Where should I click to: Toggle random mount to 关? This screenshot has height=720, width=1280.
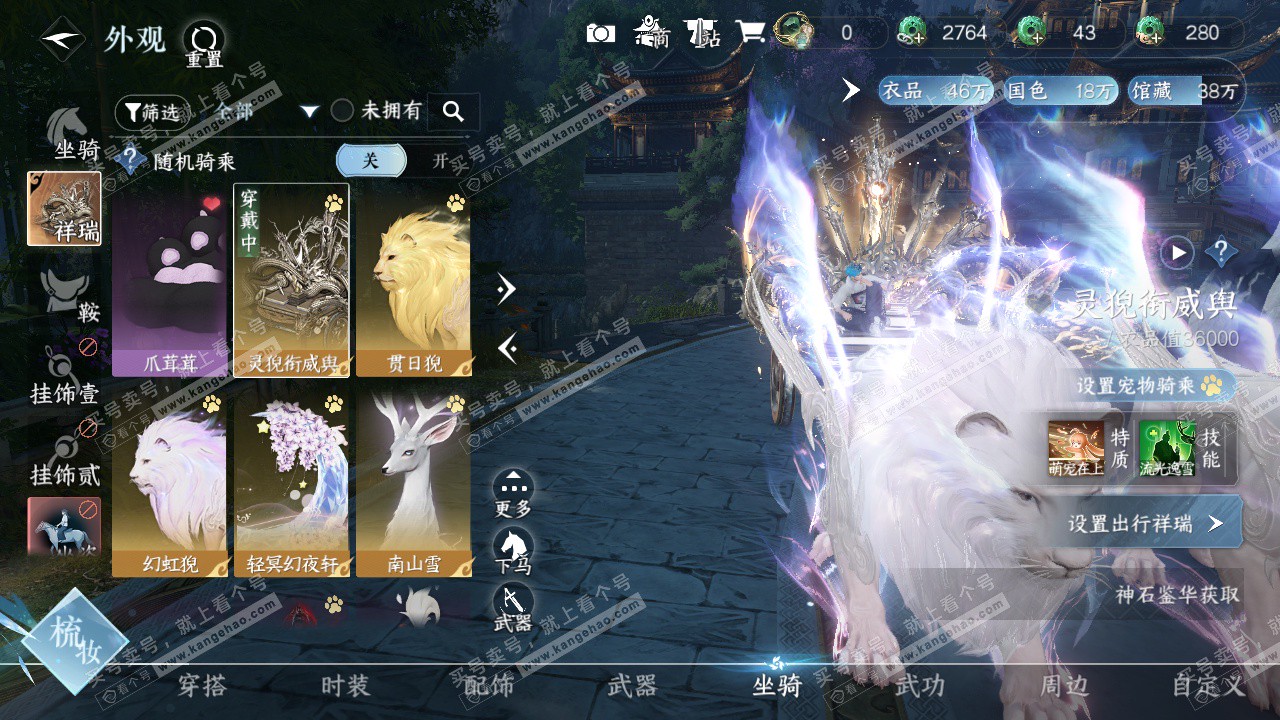coord(371,160)
